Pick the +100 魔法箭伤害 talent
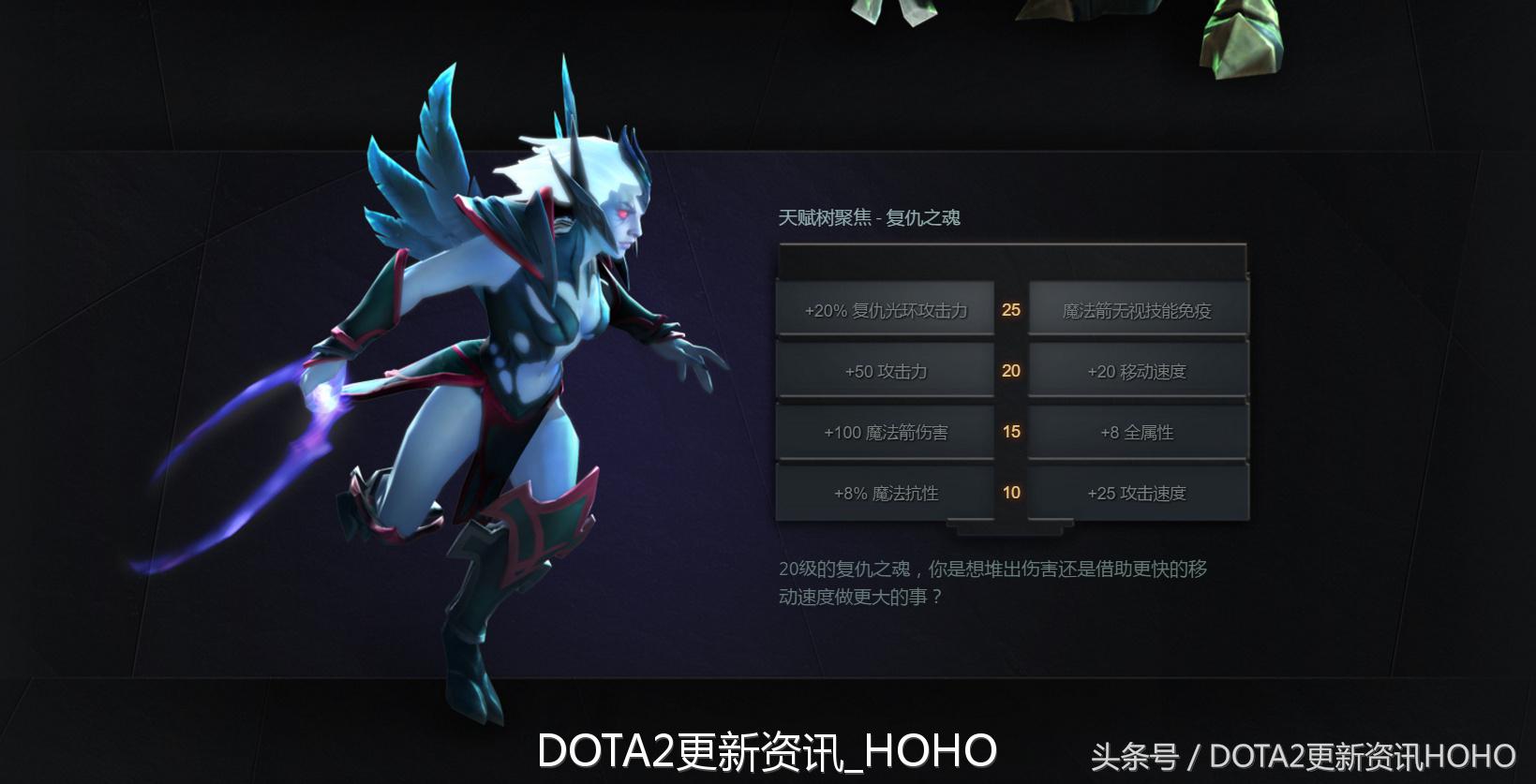 [885, 432]
